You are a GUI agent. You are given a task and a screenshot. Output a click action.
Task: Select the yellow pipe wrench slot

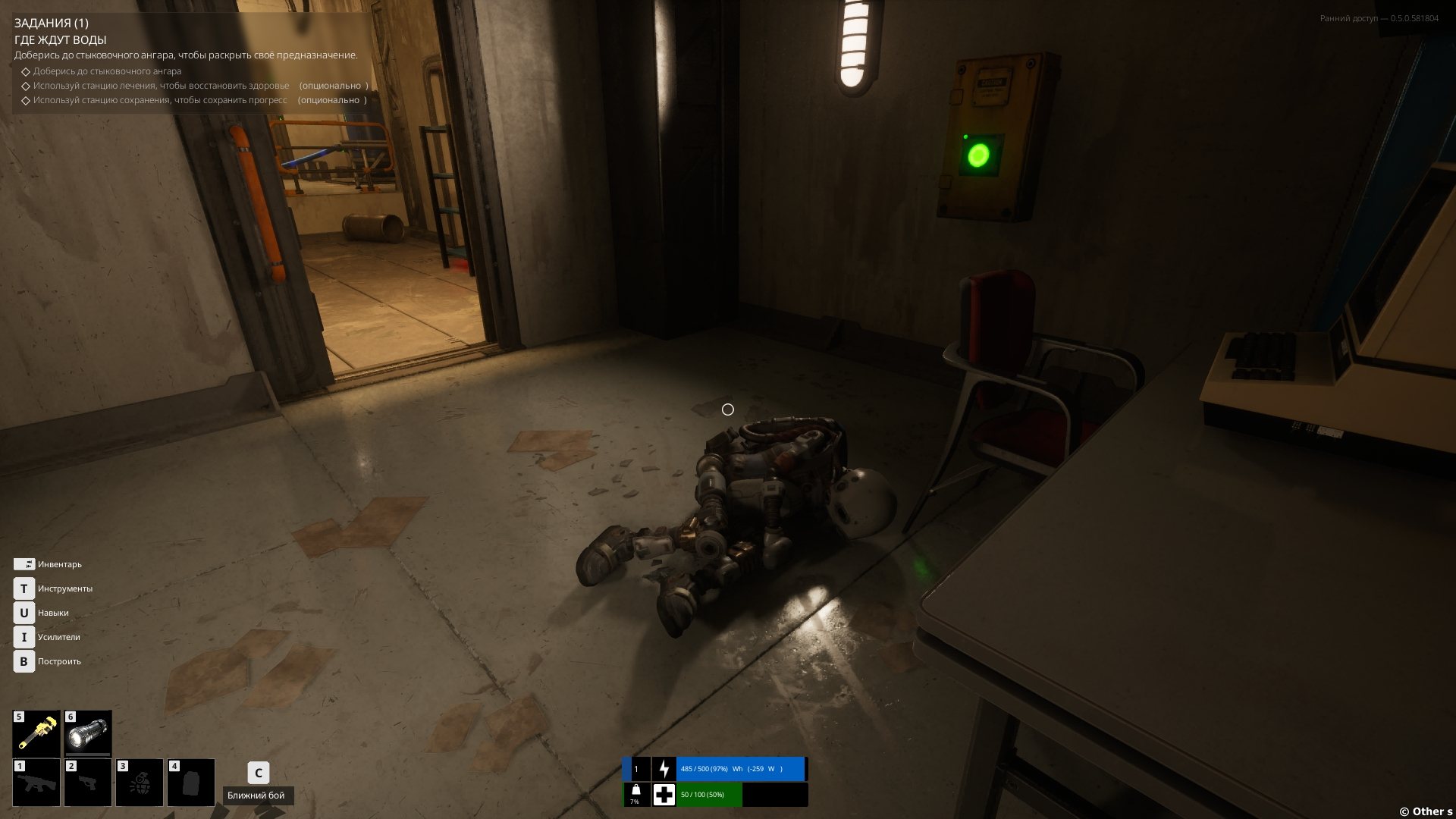tap(36, 733)
